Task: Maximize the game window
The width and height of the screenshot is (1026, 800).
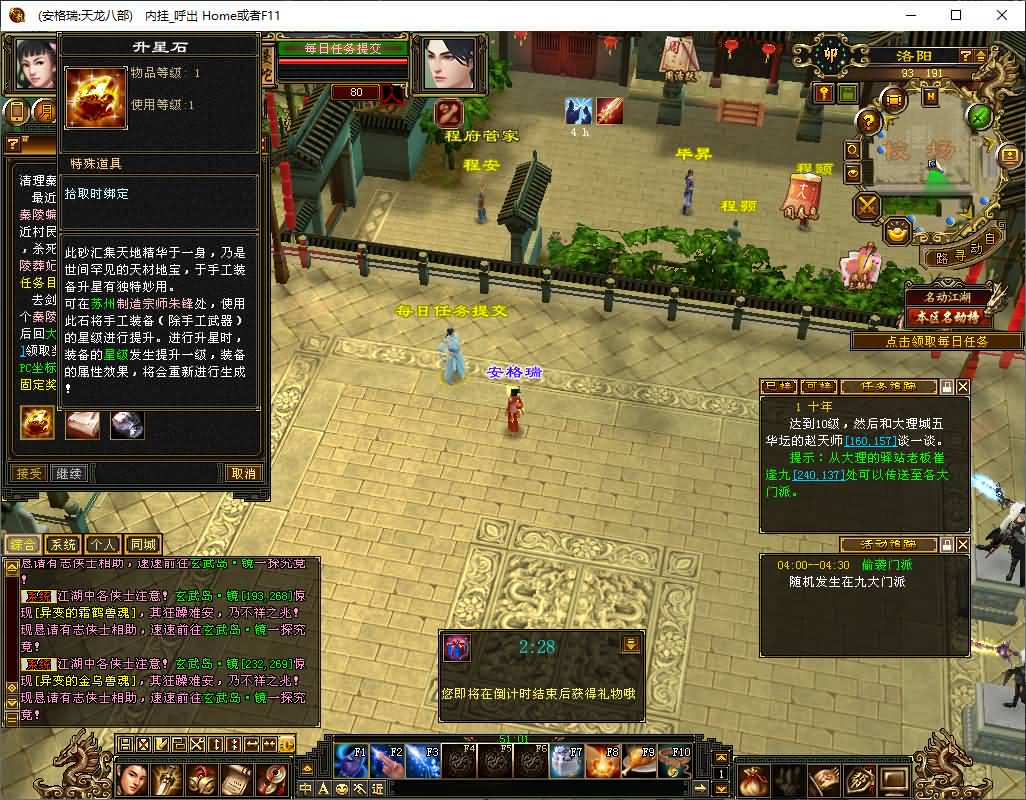Action: click(956, 15)
